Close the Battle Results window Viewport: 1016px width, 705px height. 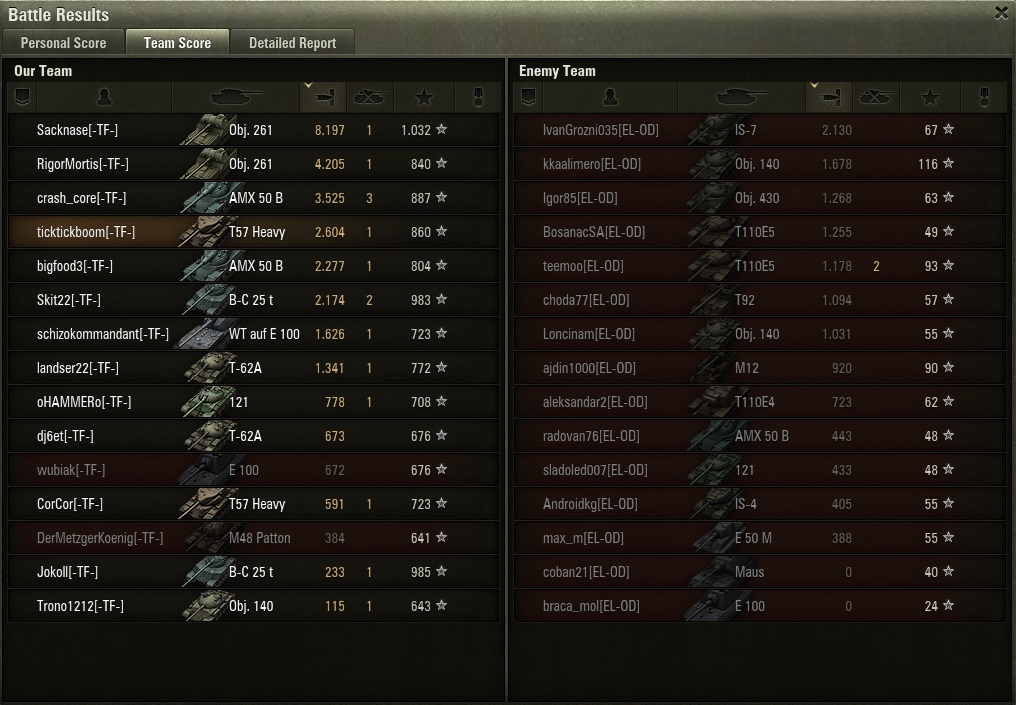pos(1001,13)
